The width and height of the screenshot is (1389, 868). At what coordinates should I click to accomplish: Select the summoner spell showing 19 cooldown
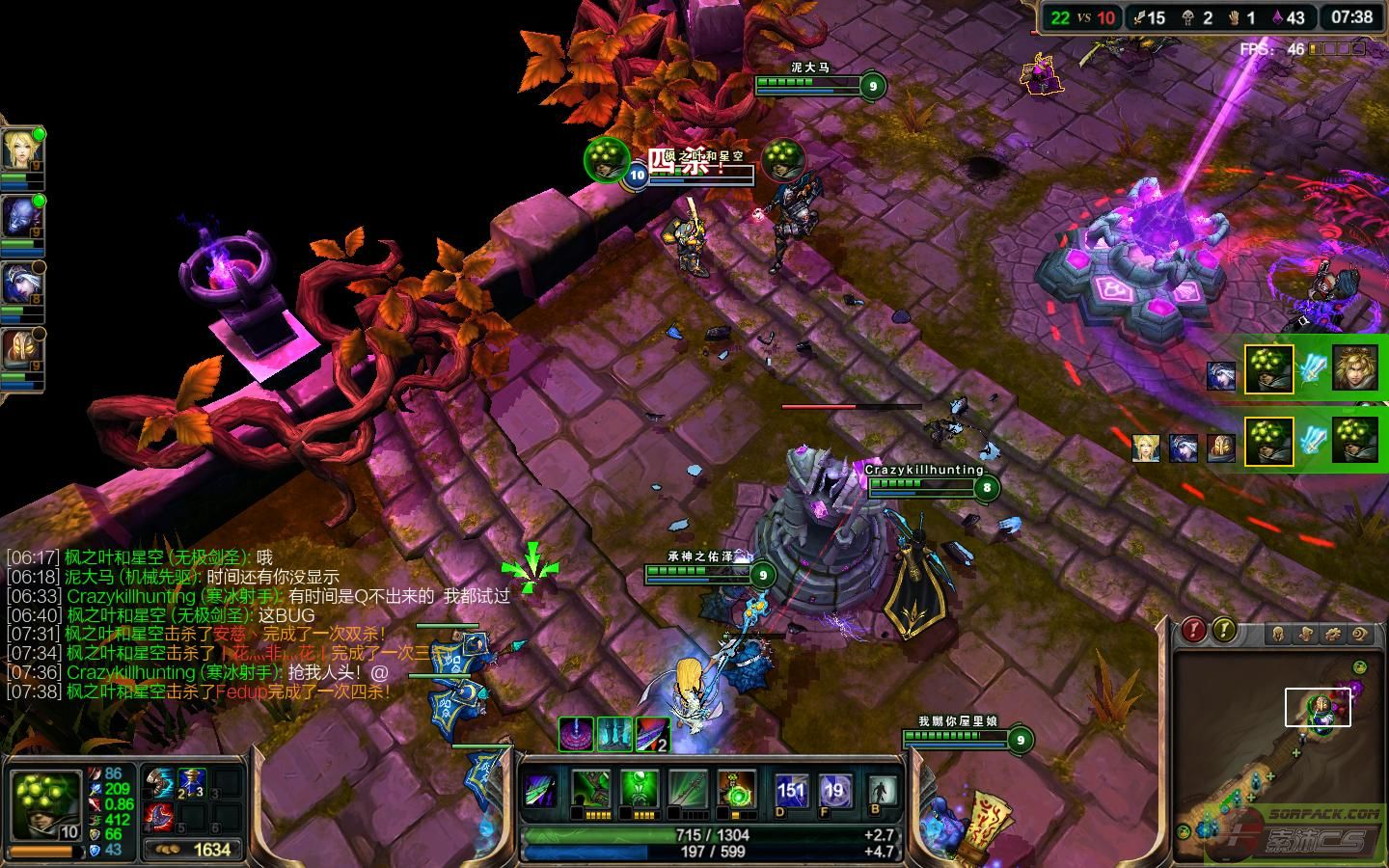point(833,791)
